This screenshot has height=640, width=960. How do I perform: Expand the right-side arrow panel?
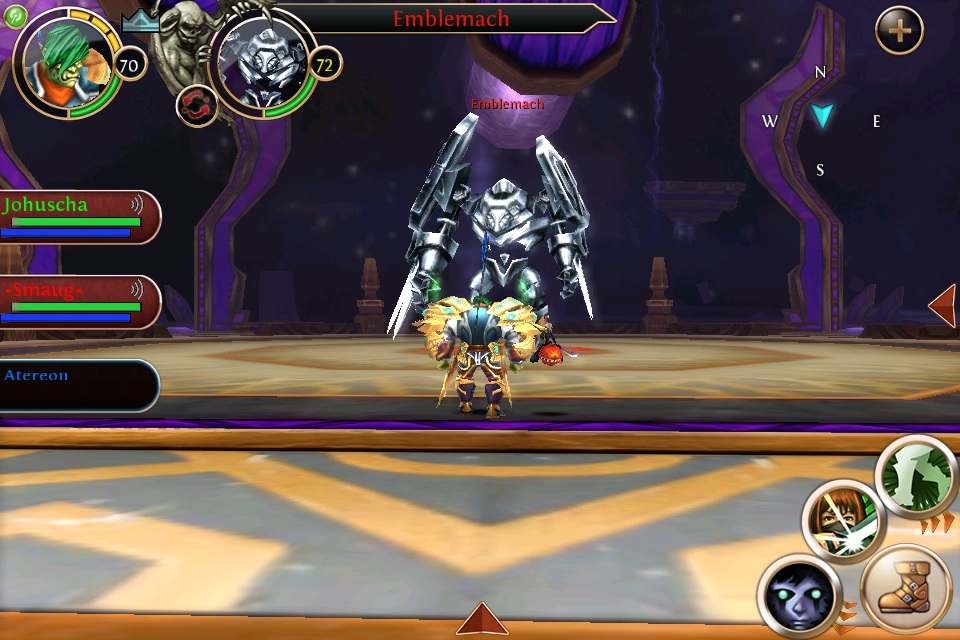tap(942, 305)
